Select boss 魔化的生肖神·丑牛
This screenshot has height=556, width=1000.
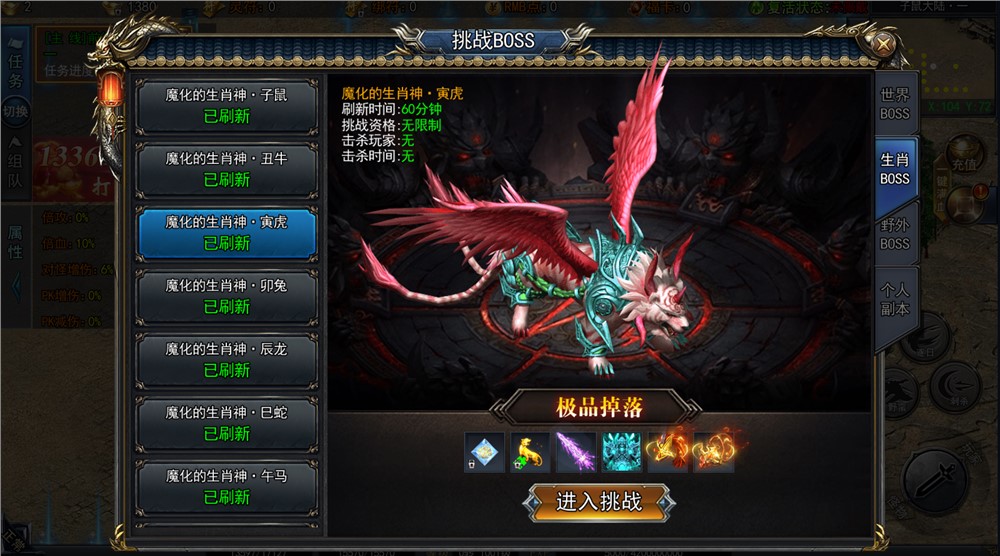[226, 169]
